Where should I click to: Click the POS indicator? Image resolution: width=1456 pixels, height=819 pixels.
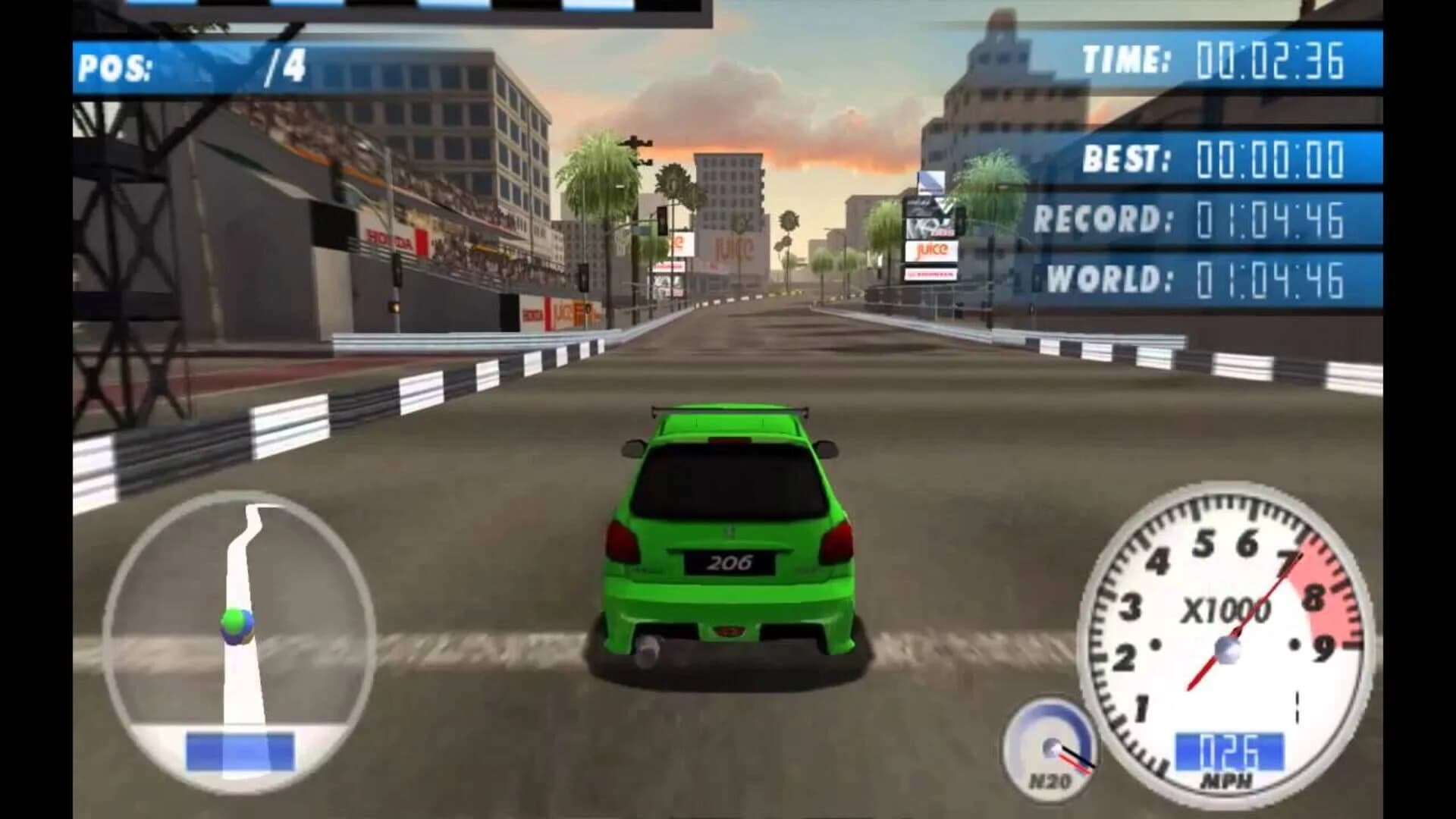click(114, 64)
